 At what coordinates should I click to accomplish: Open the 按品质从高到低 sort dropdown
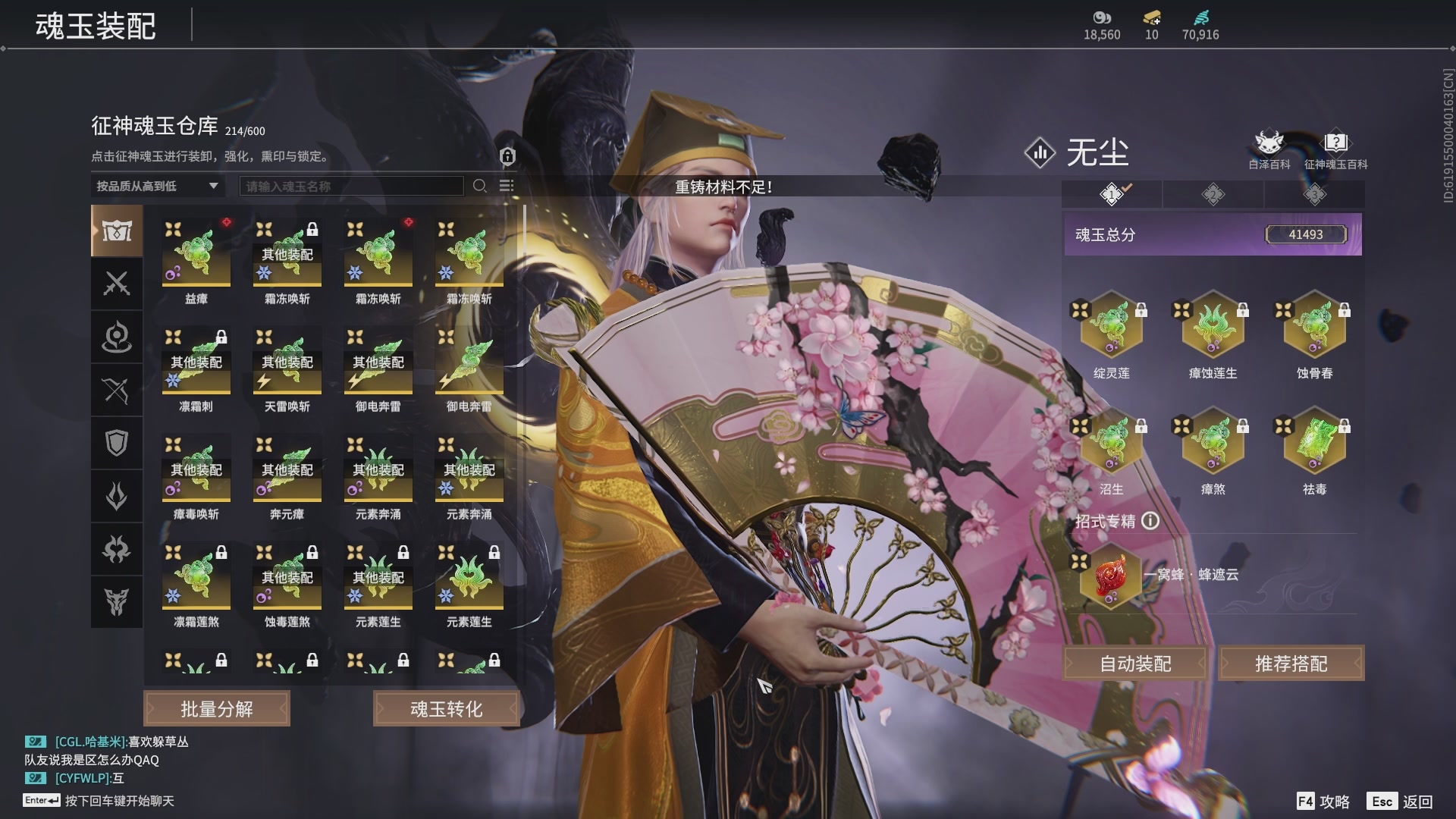tap(155, 186)
